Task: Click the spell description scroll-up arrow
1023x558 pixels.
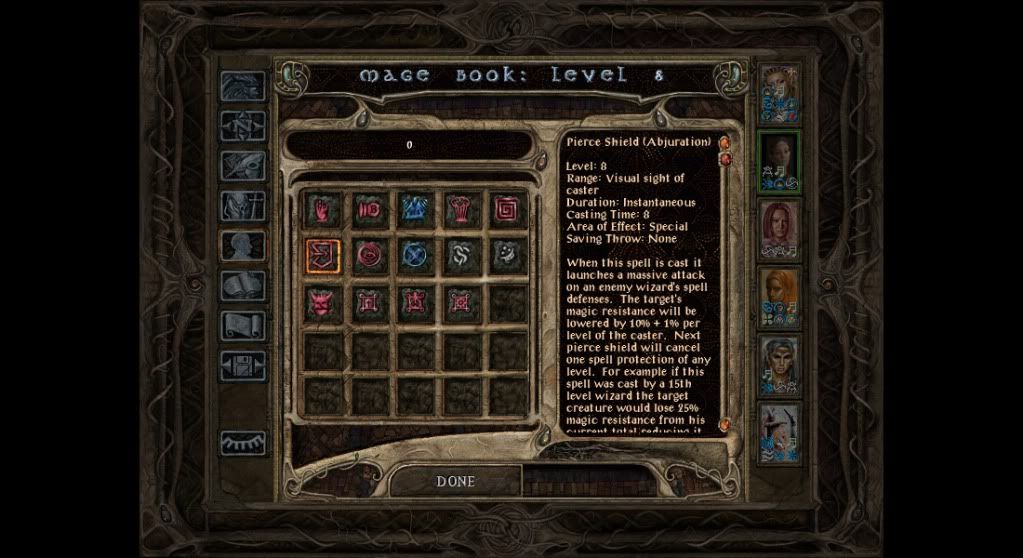Action: (x=724, y=144)
